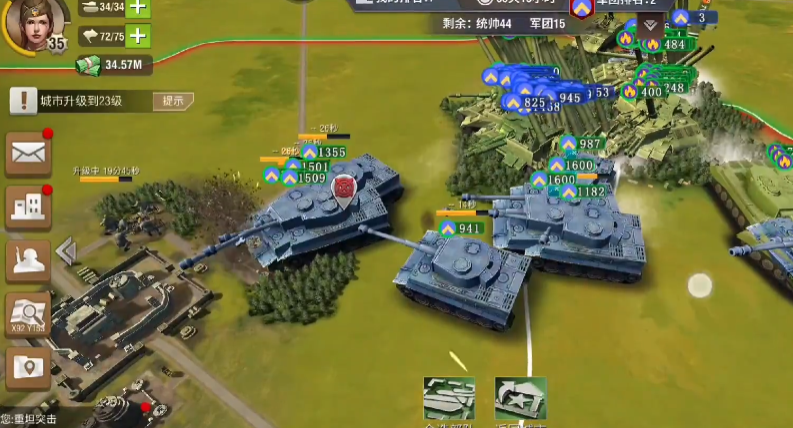This screenshot has height=428, width=793.
Task: Open the map coordinate search icon
Action: pos(28,314)
